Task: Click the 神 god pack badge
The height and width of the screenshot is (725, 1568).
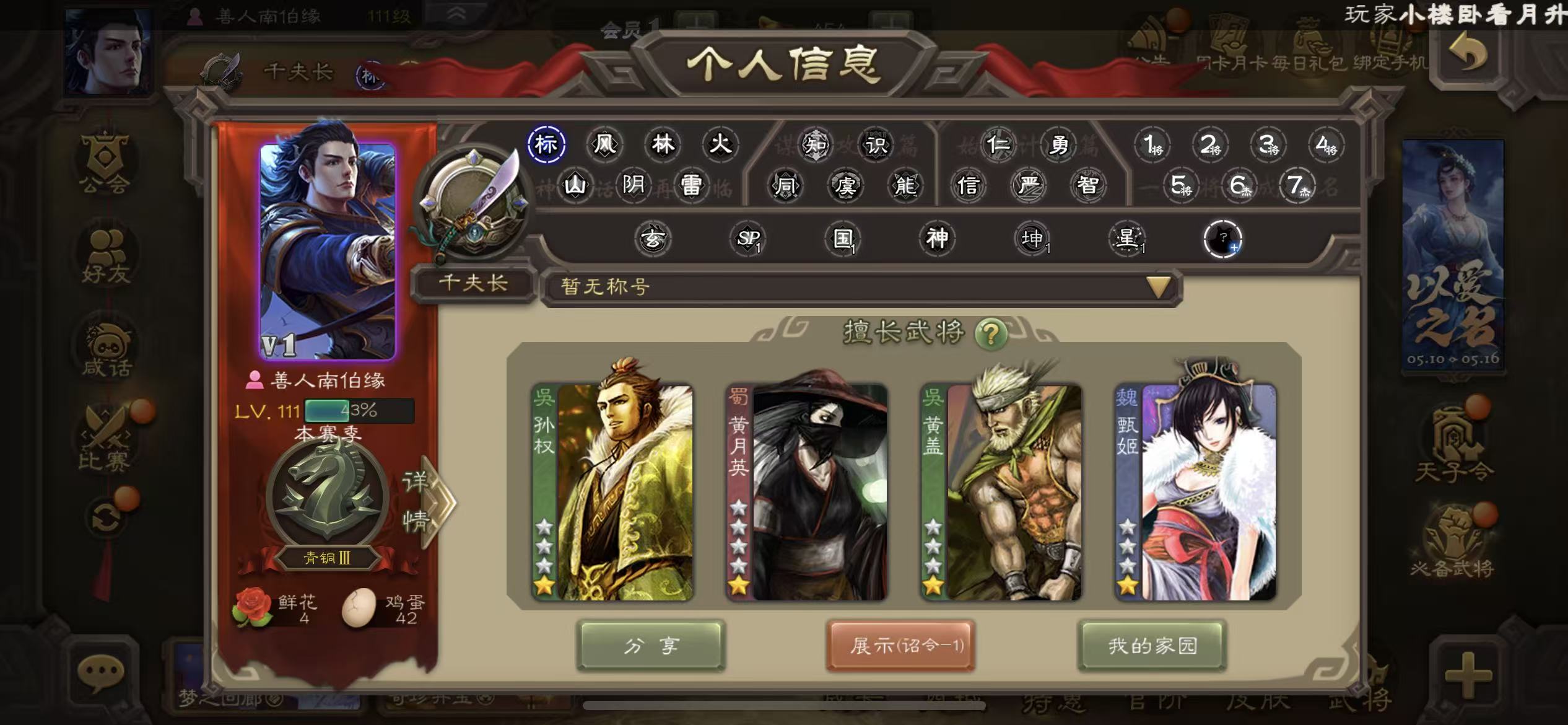Action: pos(937,239)
